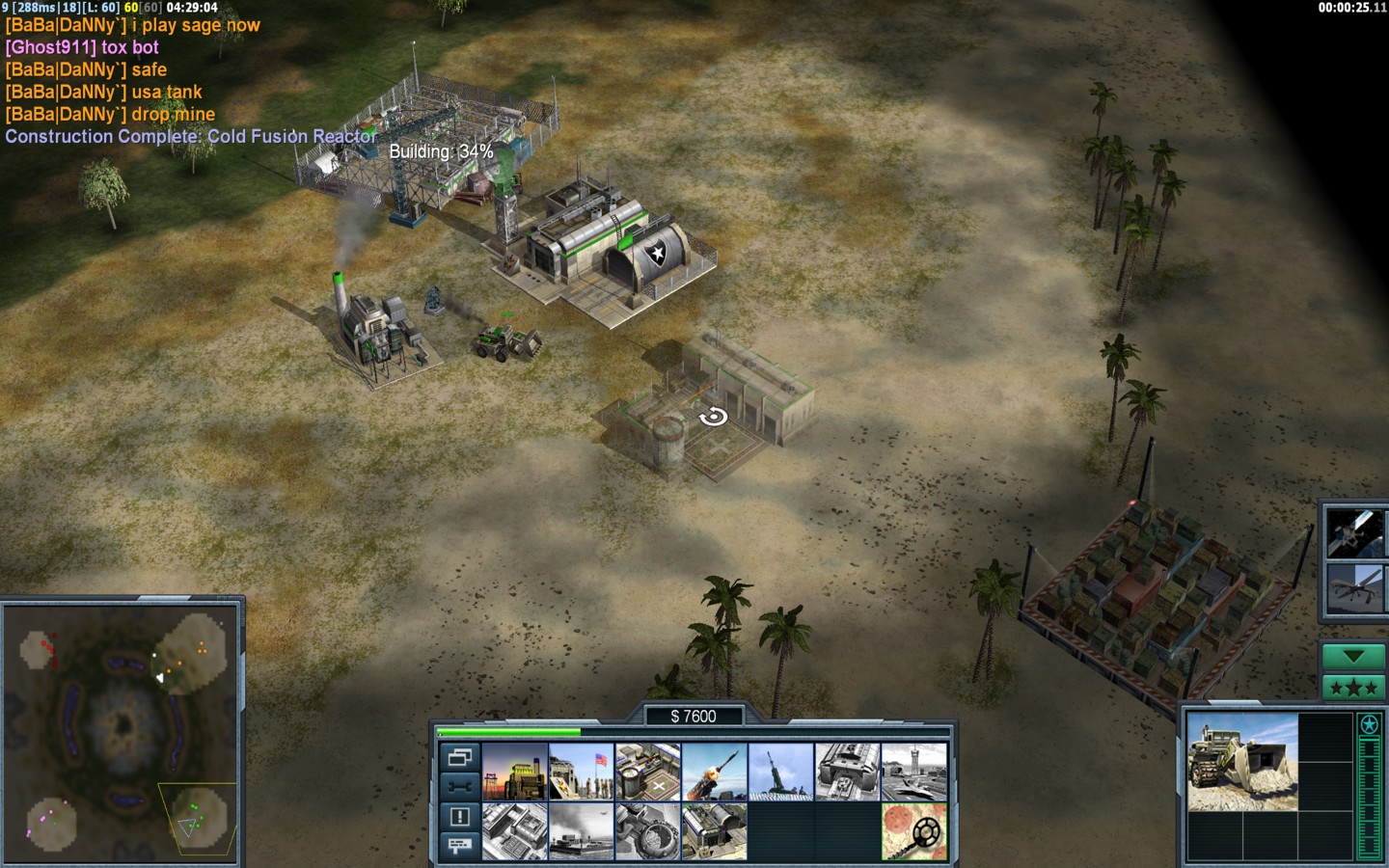
Task: Select the Supply Drop Zone icon
Action: pyautogui.click(x=581, y=830)
